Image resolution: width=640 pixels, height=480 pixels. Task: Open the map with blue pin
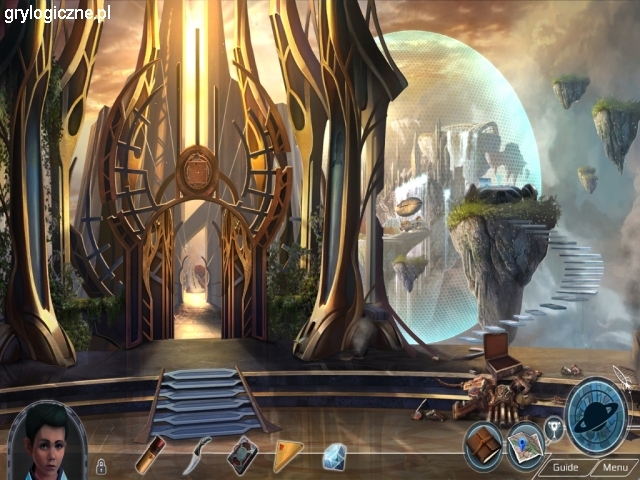(x=523, y=447)
